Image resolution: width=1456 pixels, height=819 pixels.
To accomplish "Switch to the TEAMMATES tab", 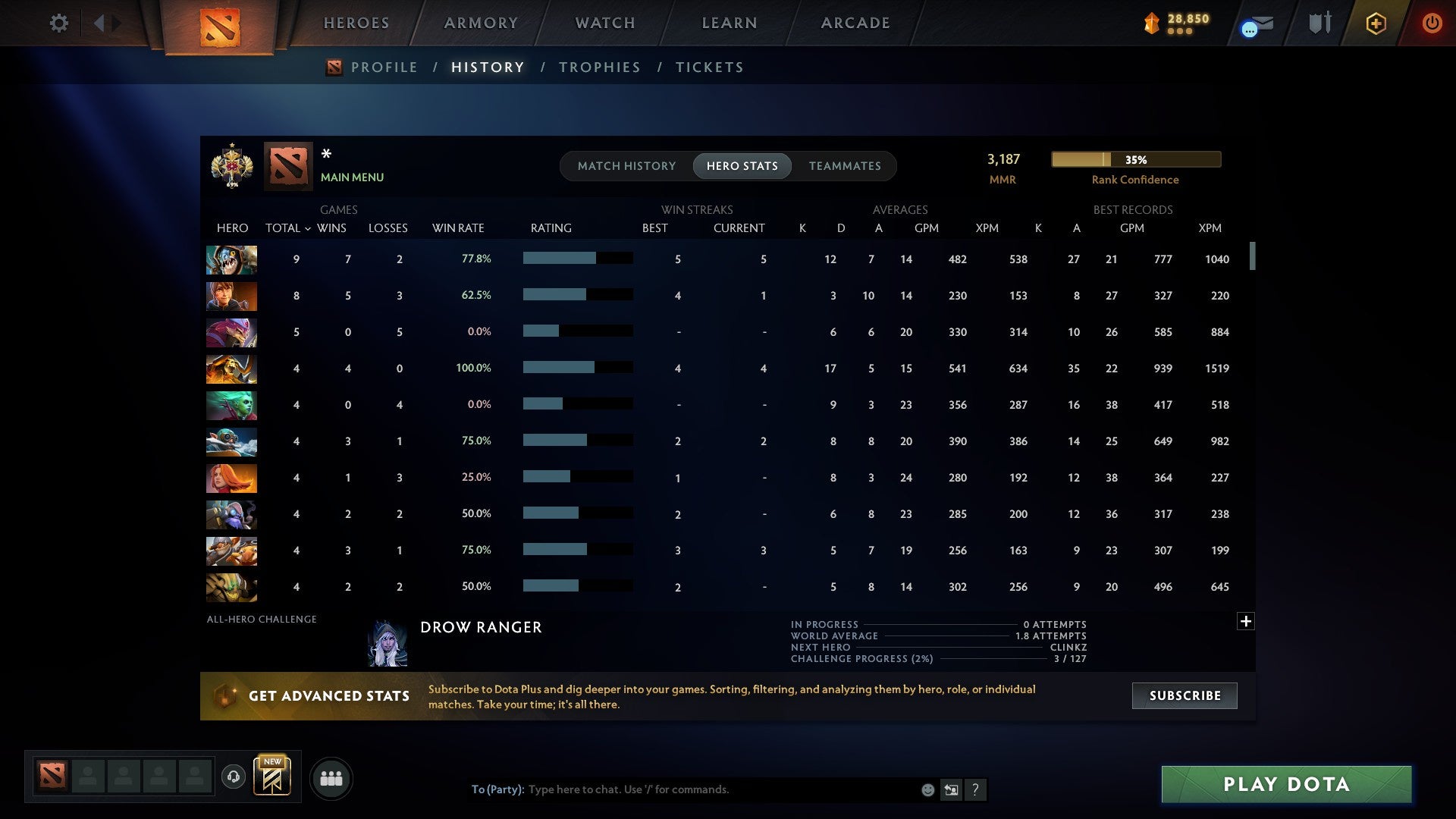I will pyautogui.click(x=845, y=165).
